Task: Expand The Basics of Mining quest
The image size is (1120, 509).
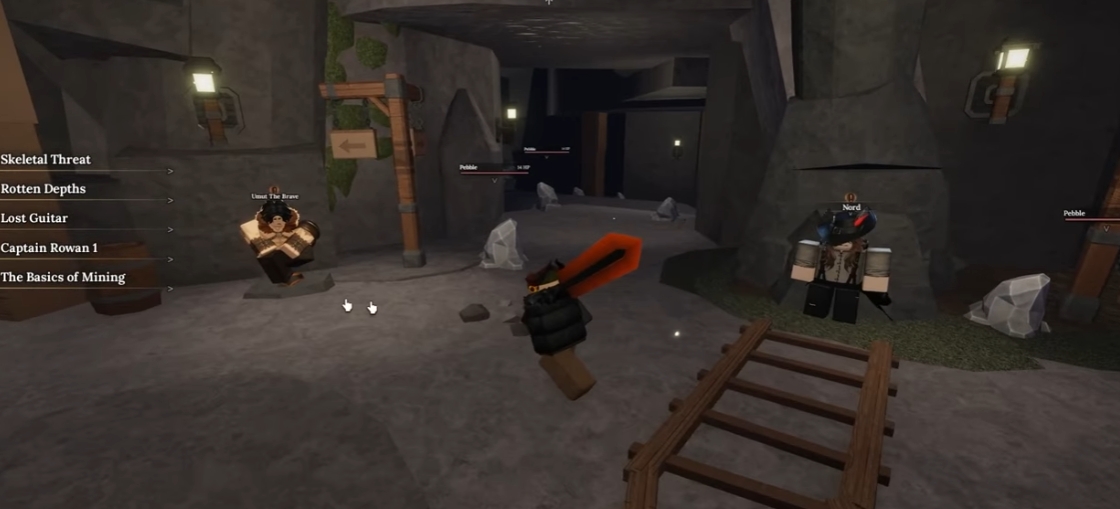Action: coord(63,277)
